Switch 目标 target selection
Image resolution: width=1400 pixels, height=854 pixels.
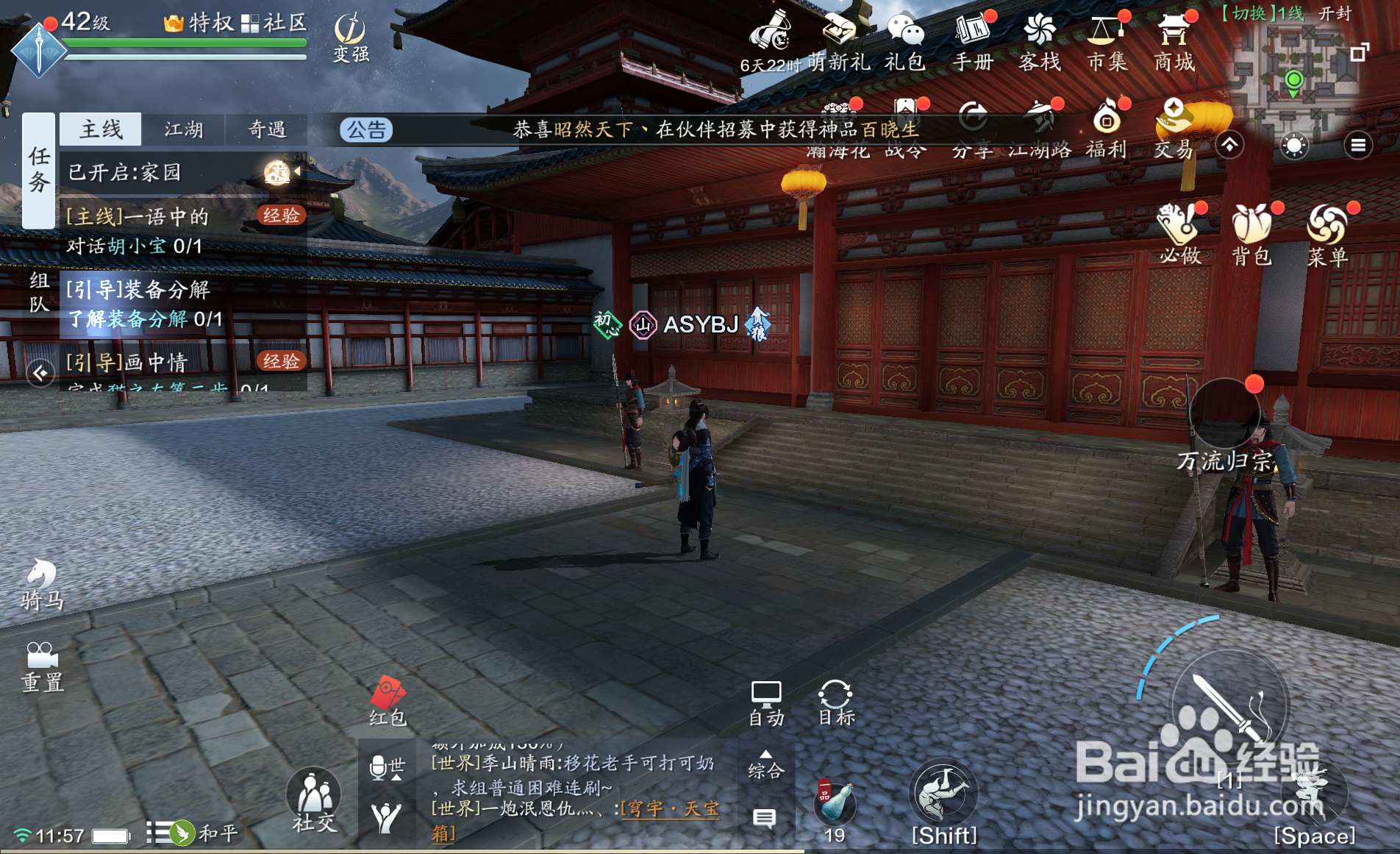pyautogui.click(x=835, y=699)
